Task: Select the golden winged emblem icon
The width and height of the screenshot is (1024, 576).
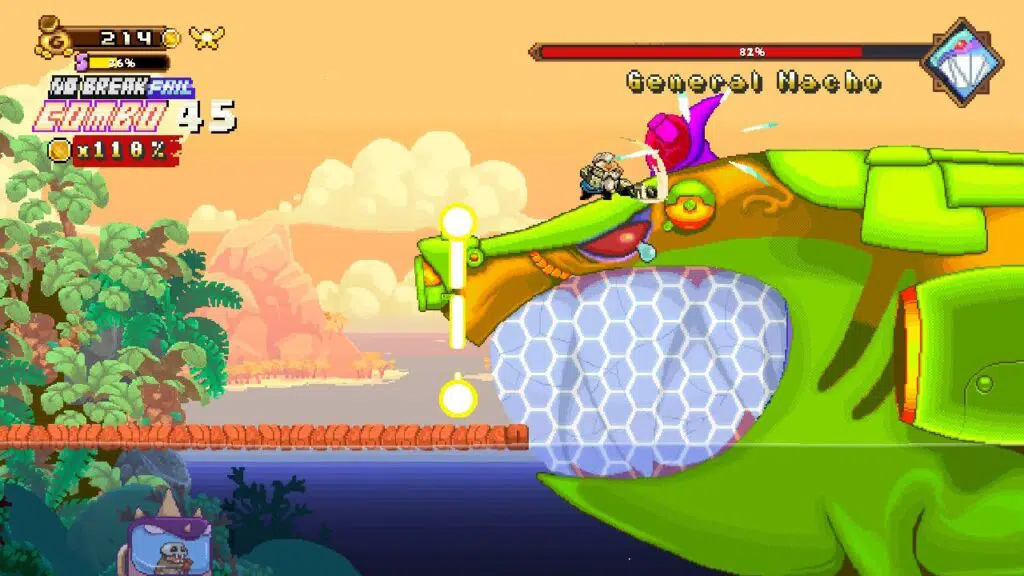Action: click(x=207, y=38)
